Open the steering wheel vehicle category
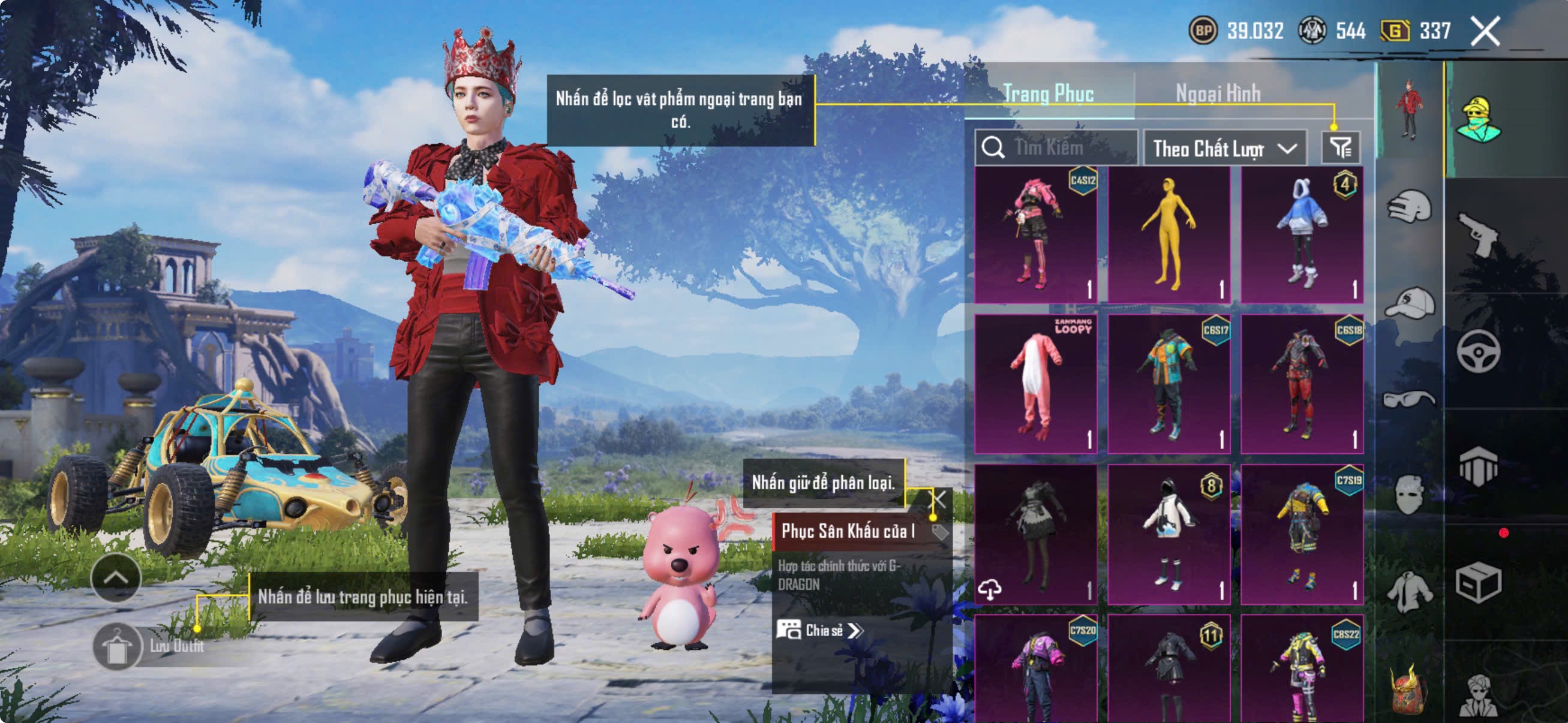 click(x=1478, y=351)
